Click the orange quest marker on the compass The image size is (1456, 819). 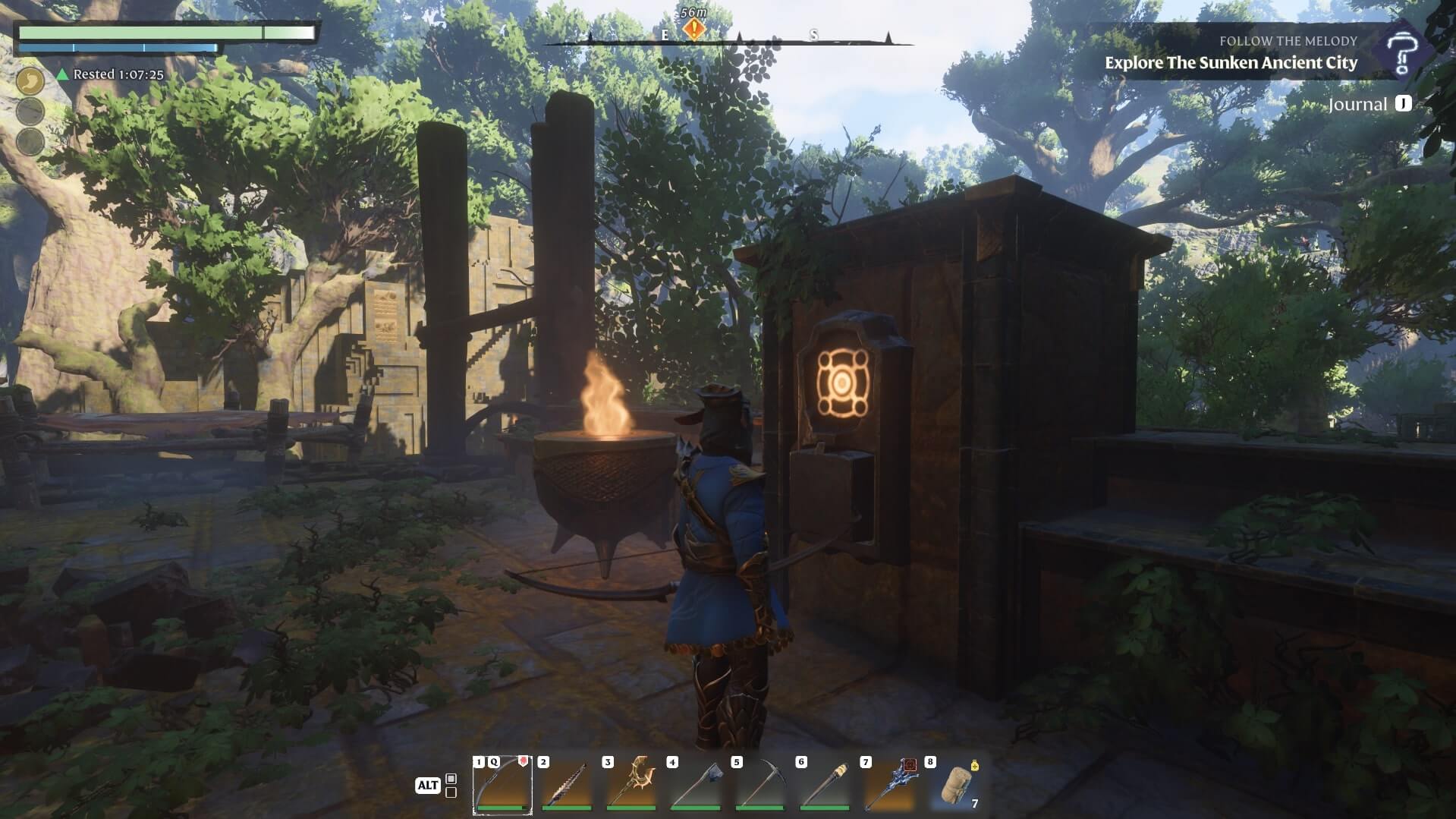click(693, 30)
